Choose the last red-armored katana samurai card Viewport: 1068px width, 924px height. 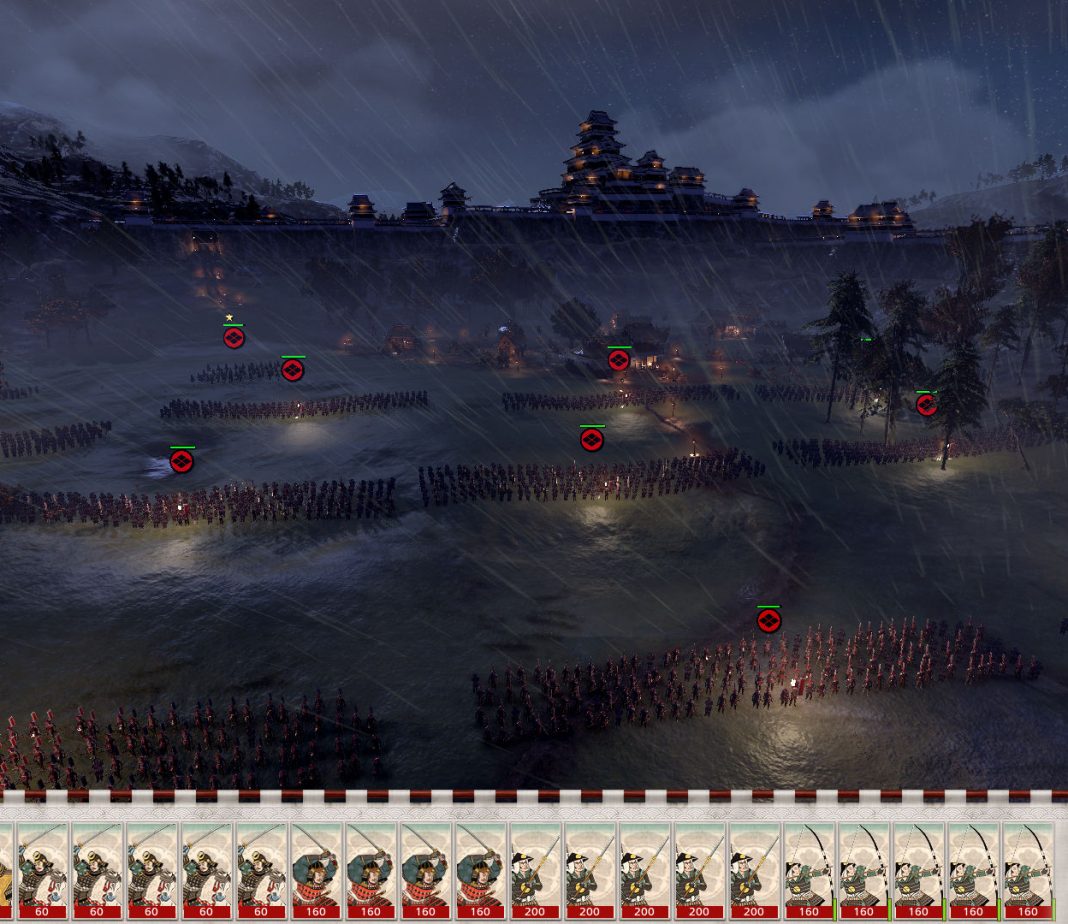pyautogui.click(x=480, y=869)
